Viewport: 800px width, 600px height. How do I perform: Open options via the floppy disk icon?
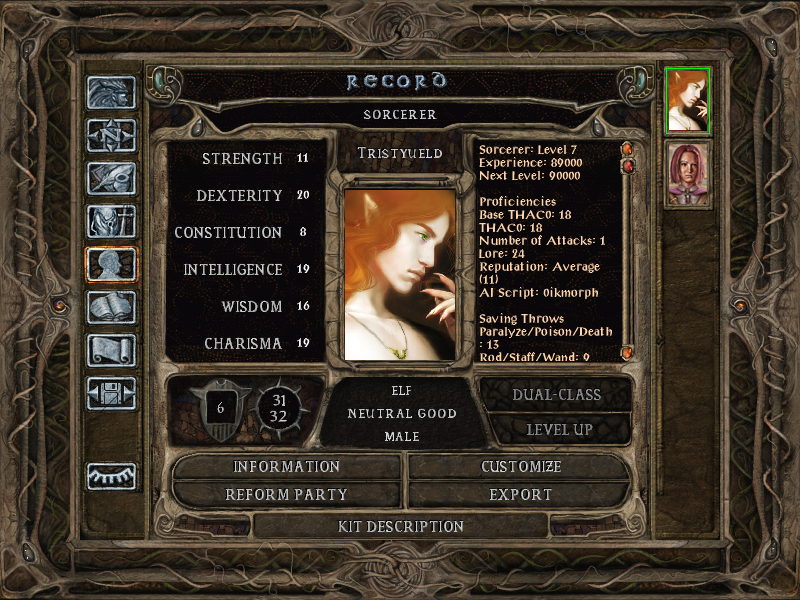coord(111,393)
